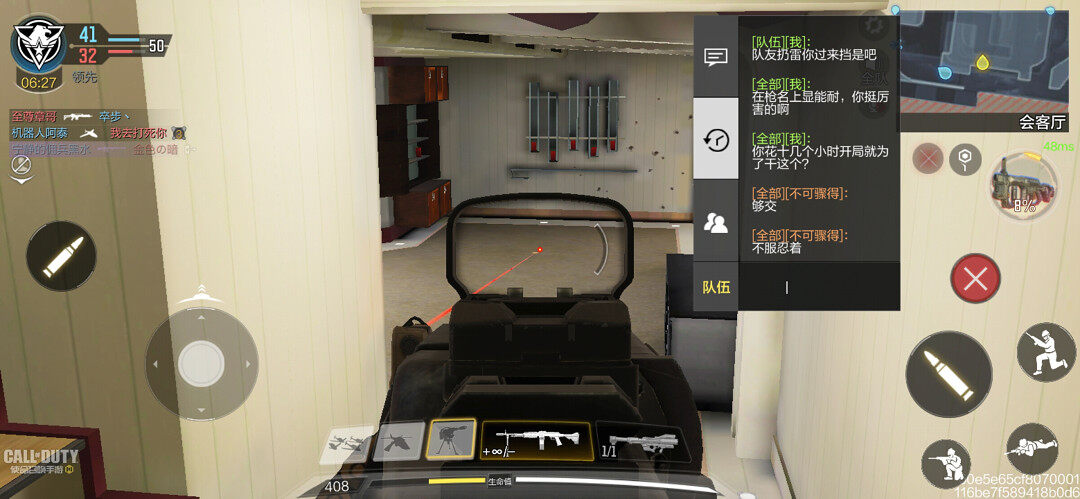The width and height of the screenshot is (1080, 499).
Task: Activate the operator skill weapon at 8%
Action: (1023, 186)
